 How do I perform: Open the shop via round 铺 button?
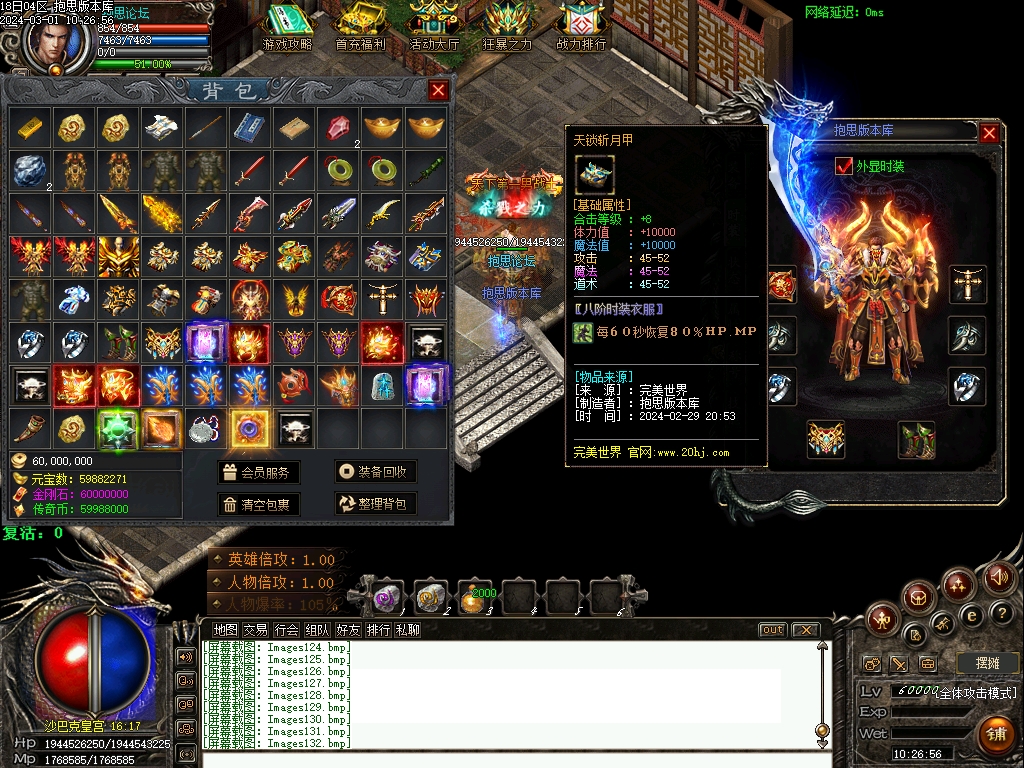click(995, 733)
